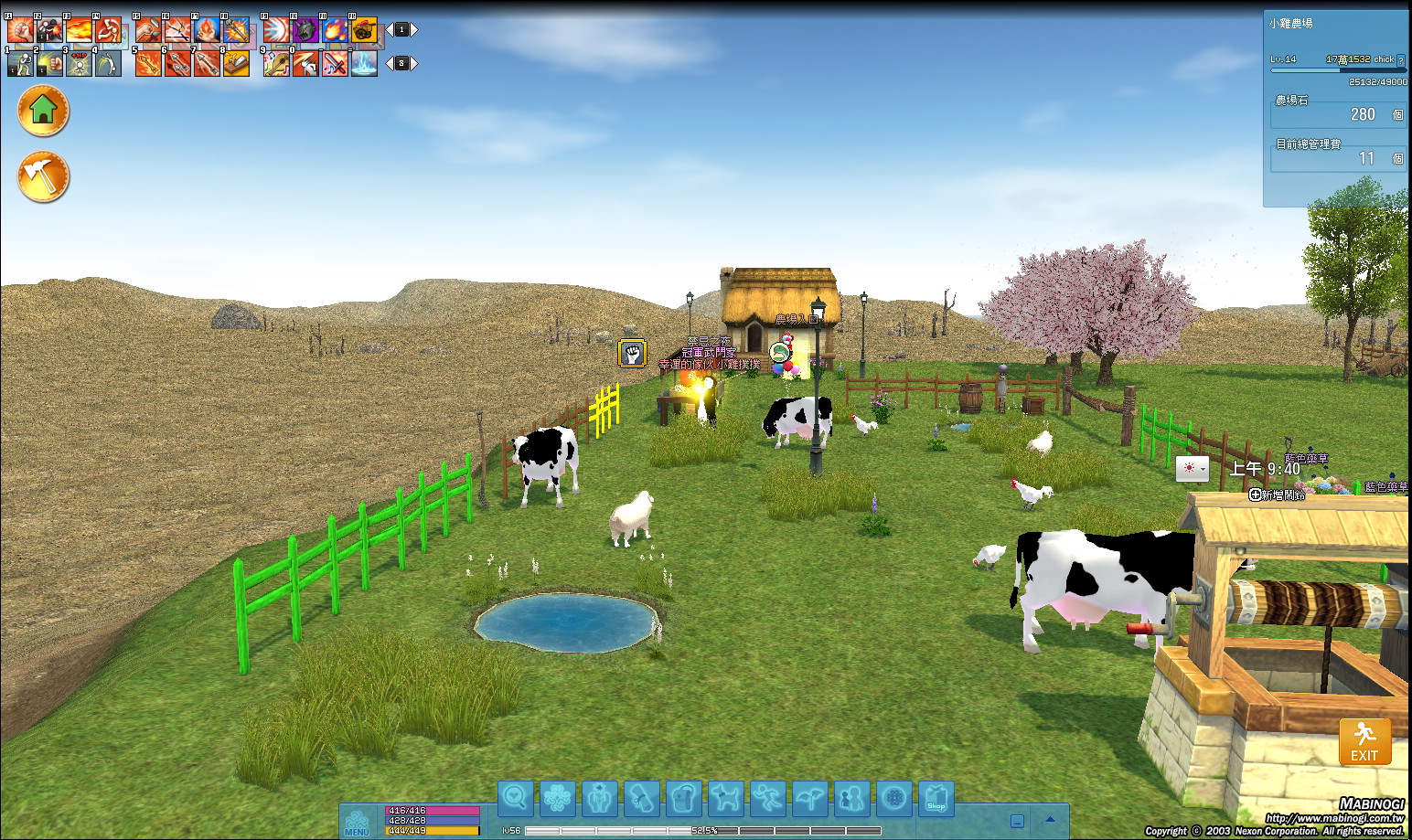This screenshot has height=840, width=1412.
Task: Click the orange home button
Action: [x=43, y=111]
